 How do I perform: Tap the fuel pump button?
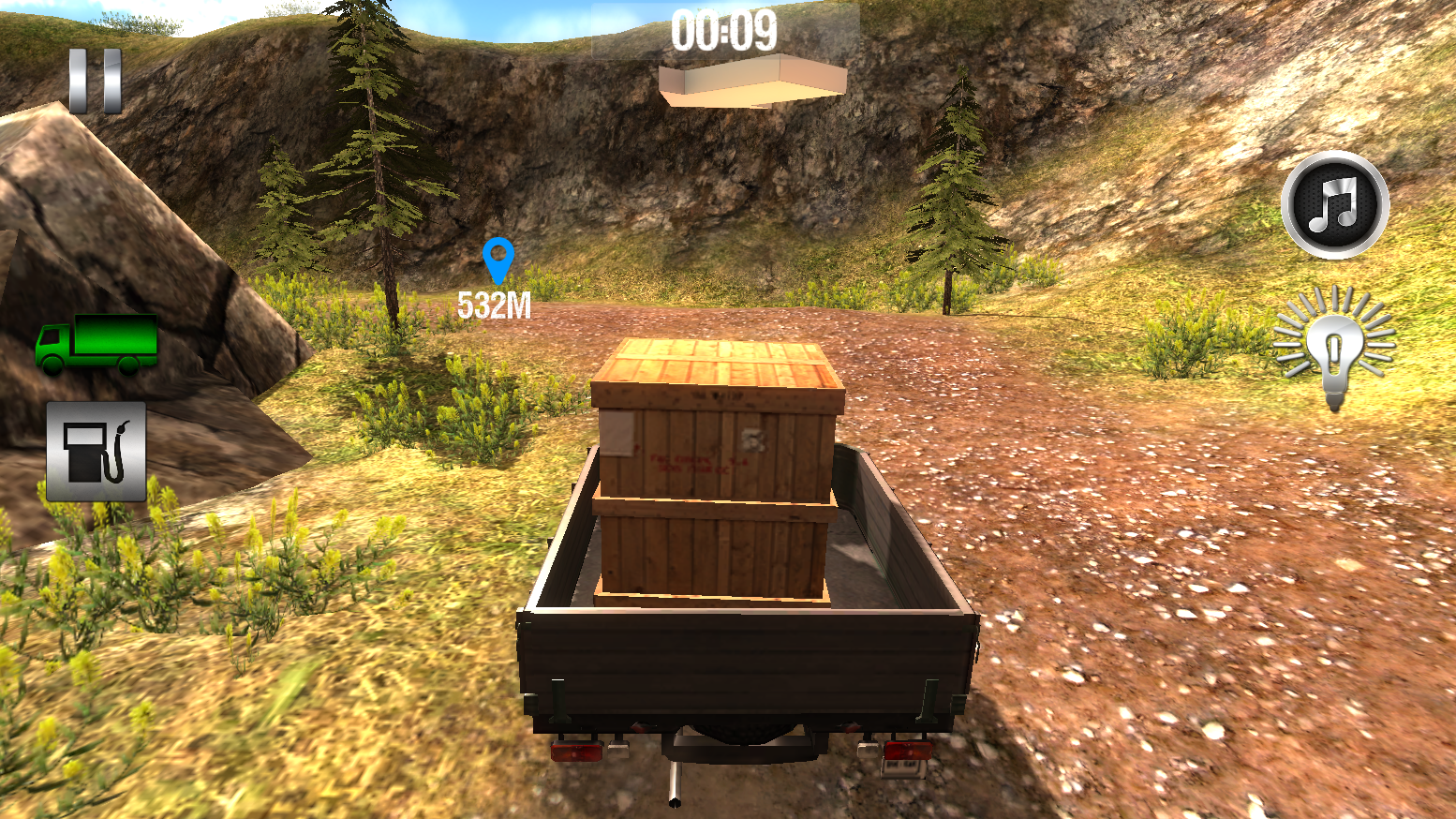pos(96,452)
